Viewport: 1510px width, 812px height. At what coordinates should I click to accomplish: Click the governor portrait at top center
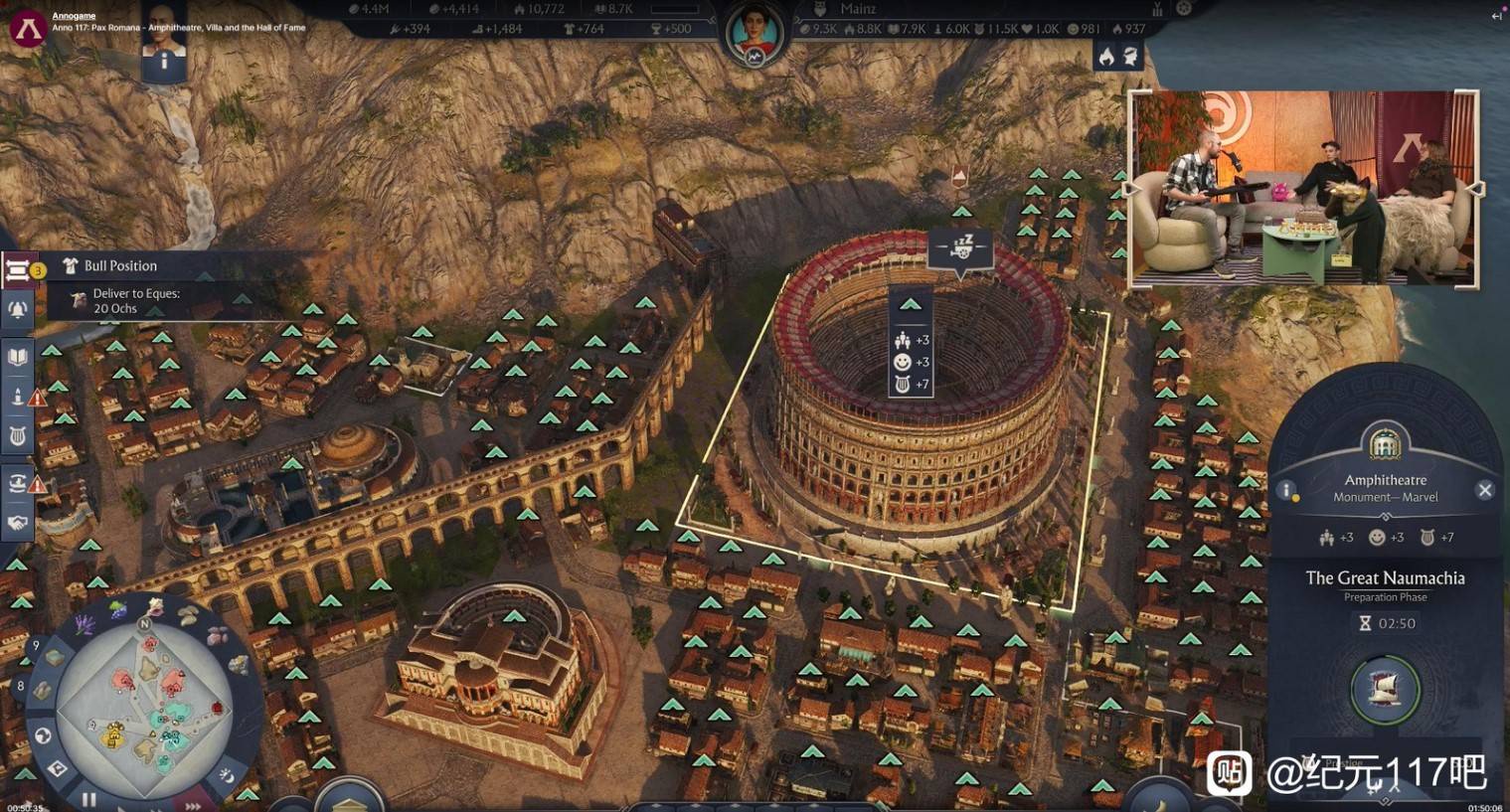click(754, 32)
